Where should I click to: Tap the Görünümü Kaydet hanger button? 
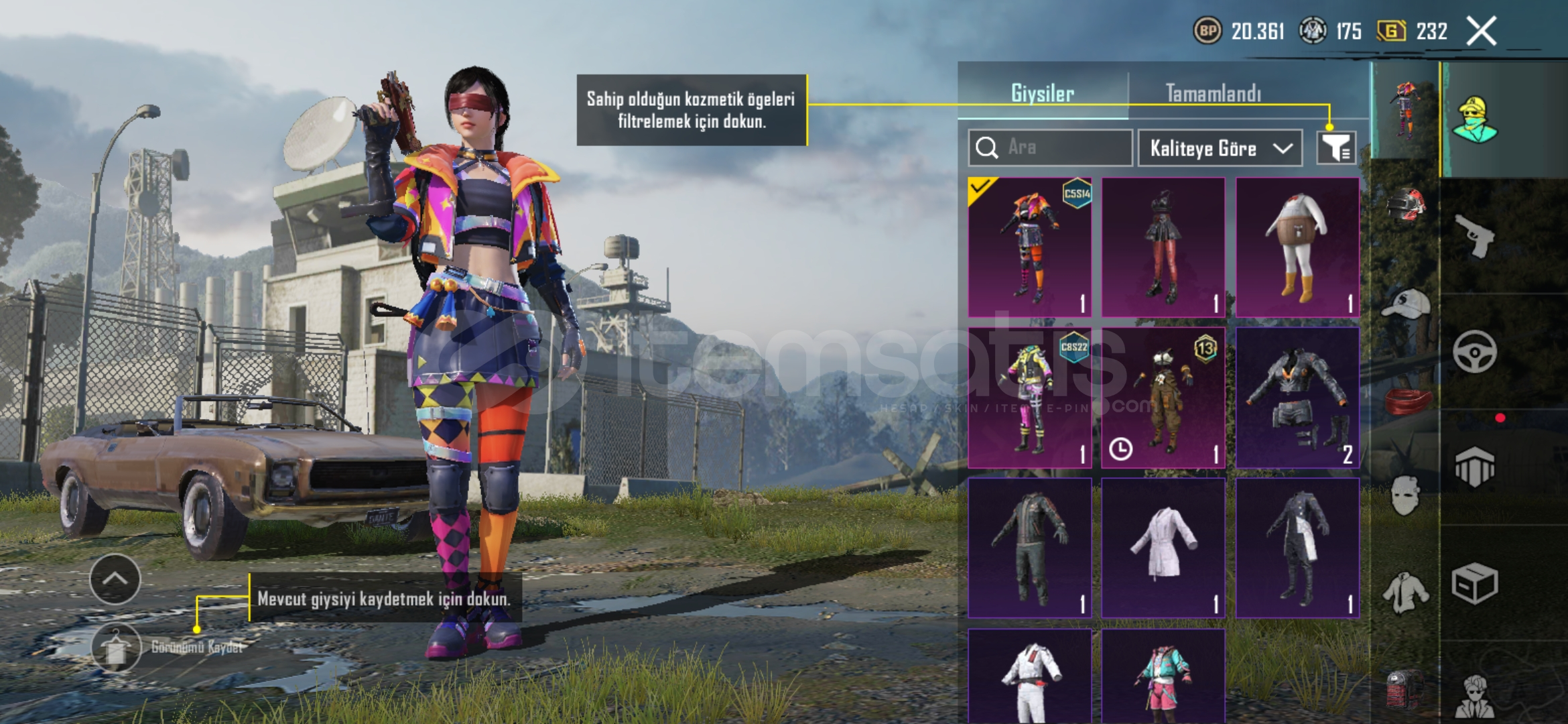116,648
